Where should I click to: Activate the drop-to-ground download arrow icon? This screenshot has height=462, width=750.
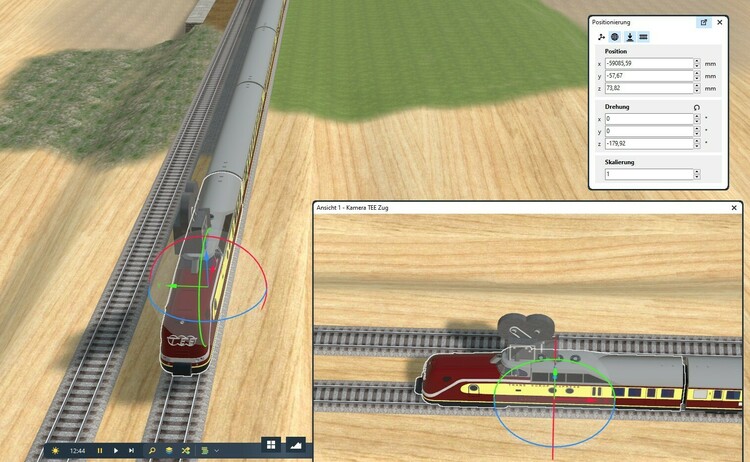[x=629, y=37]
